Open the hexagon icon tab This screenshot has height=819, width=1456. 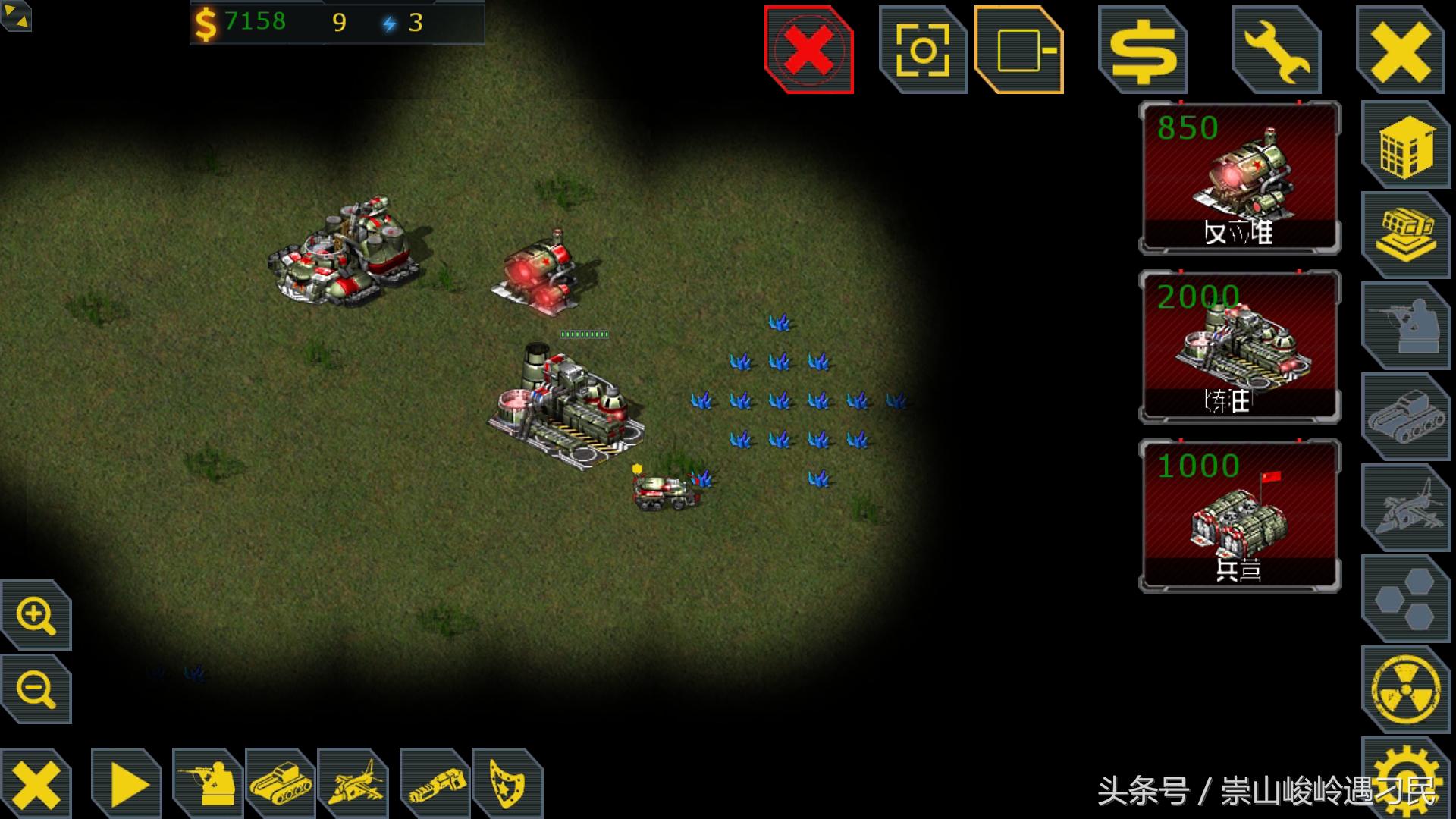pyautogui.click(x=1405, y=599)
